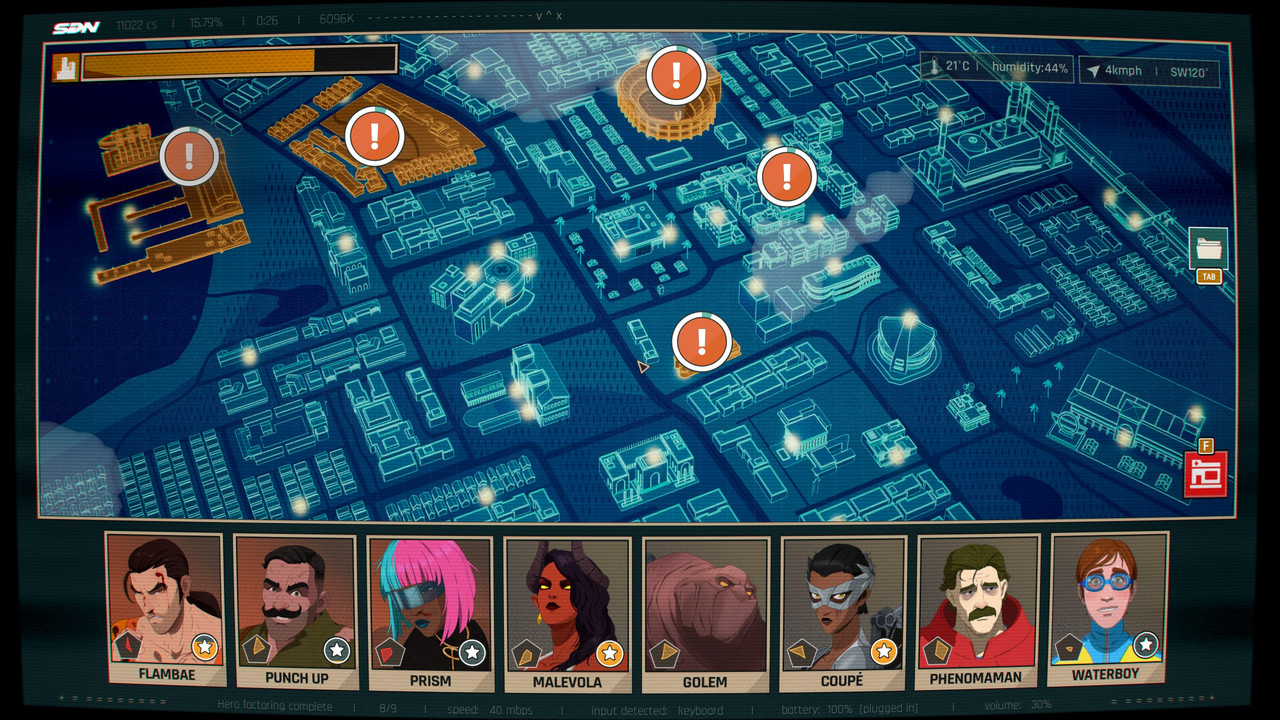Select the Waterboy hero card
This screenshot has width=1280, height=720.
click(x=1107, y=610)
